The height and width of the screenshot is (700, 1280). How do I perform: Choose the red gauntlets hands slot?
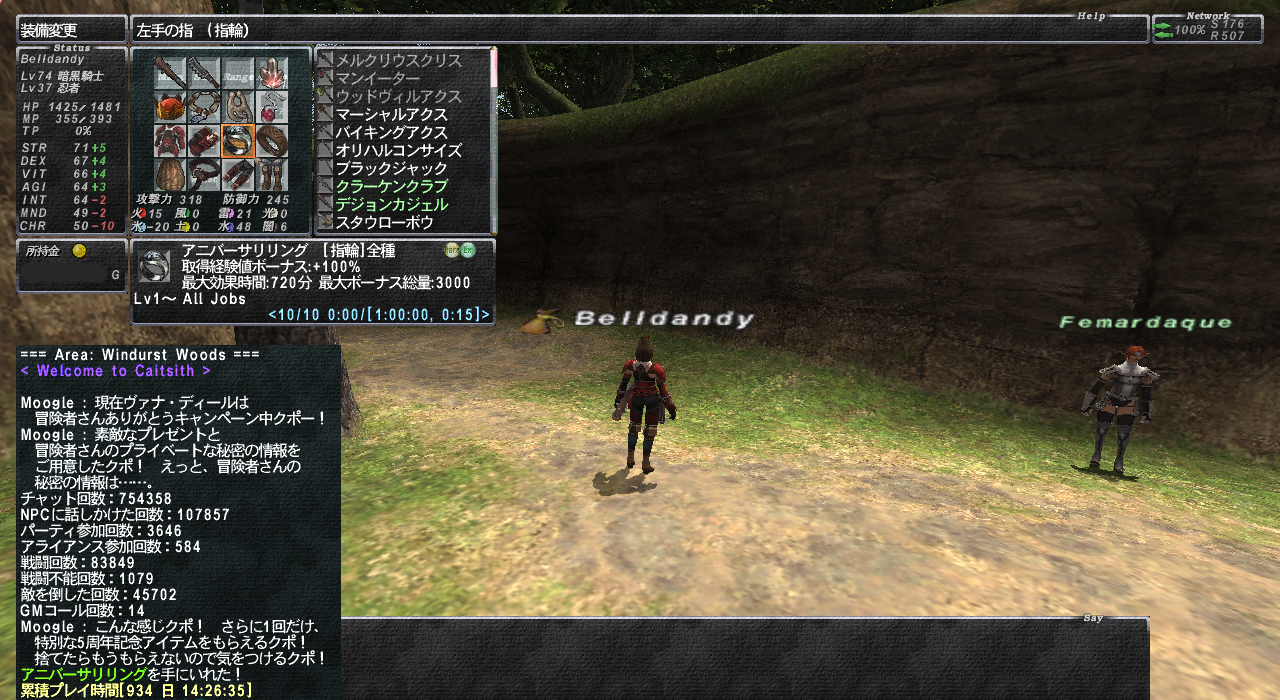pos(204,141)
